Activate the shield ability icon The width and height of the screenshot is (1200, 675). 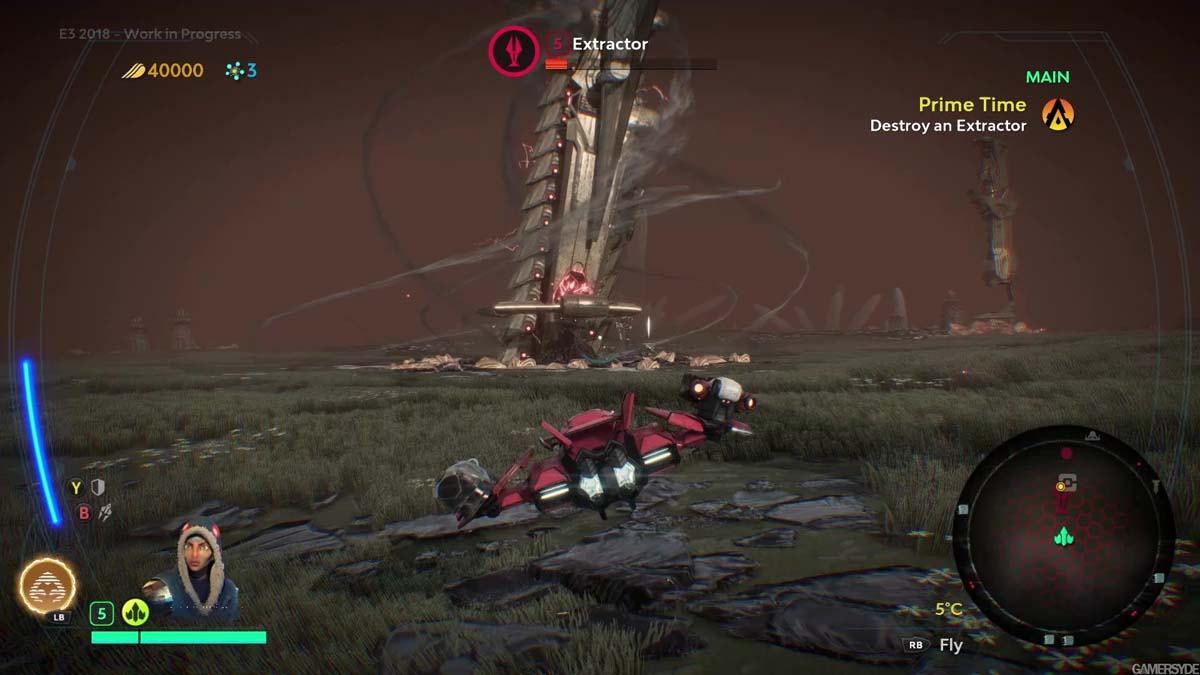98,487
